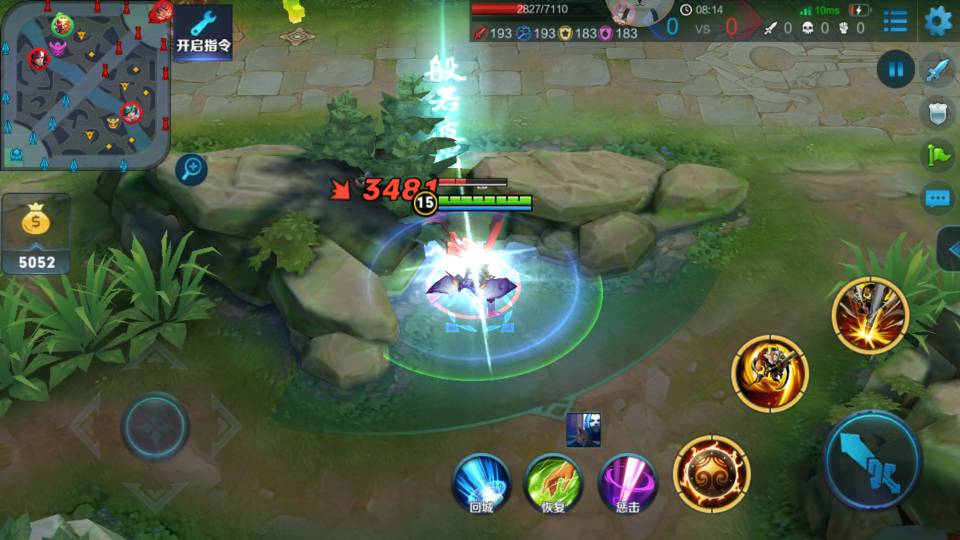The image size is (960, 540).
Task: Open the quick chat bubble
Action: pos(937,198)
